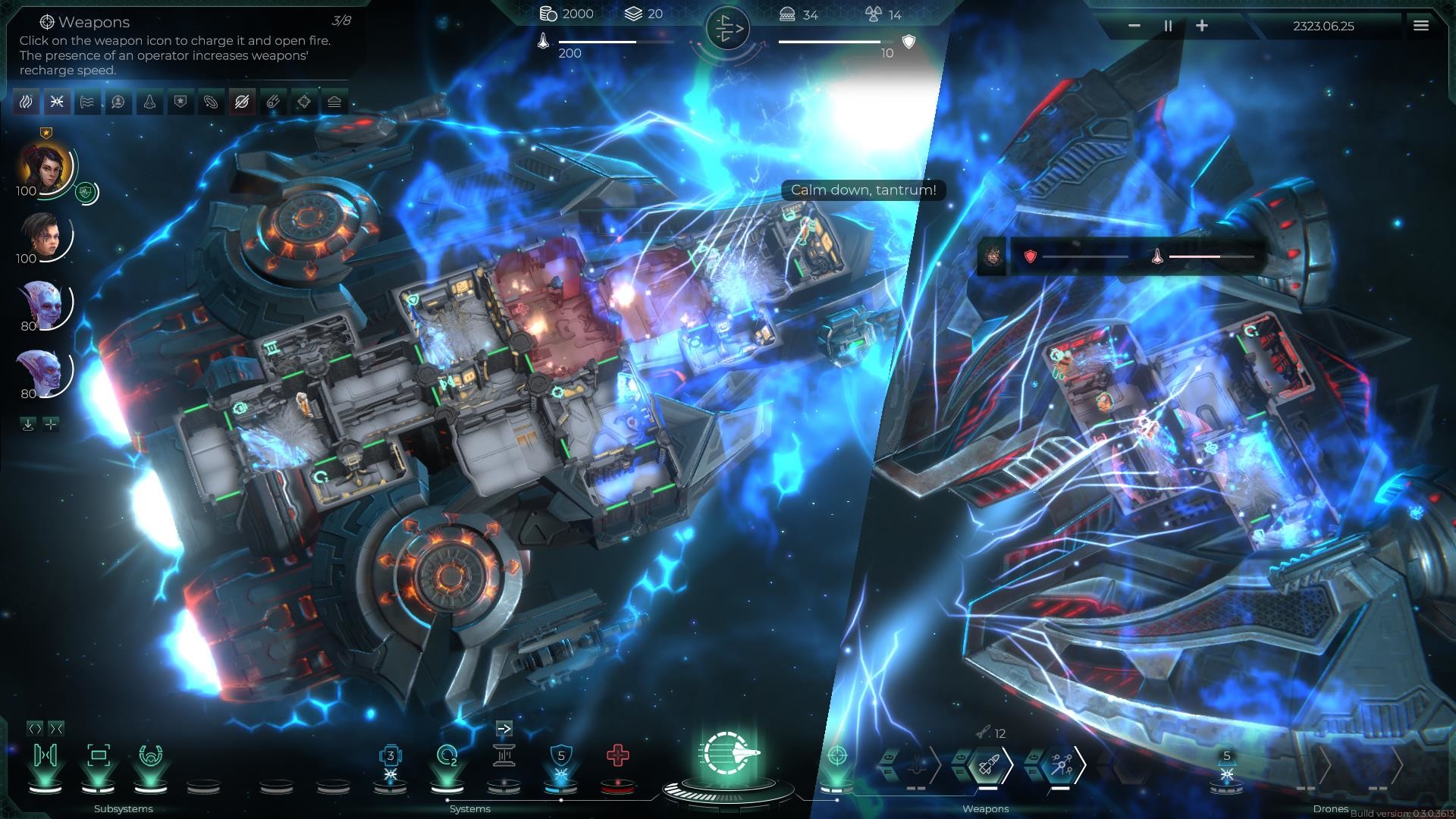Image resolution: width=1456 pixels, height=819 pixels.
Task: Select the missile weapon in the Weapons bar
Action: (x=988, y=764)
